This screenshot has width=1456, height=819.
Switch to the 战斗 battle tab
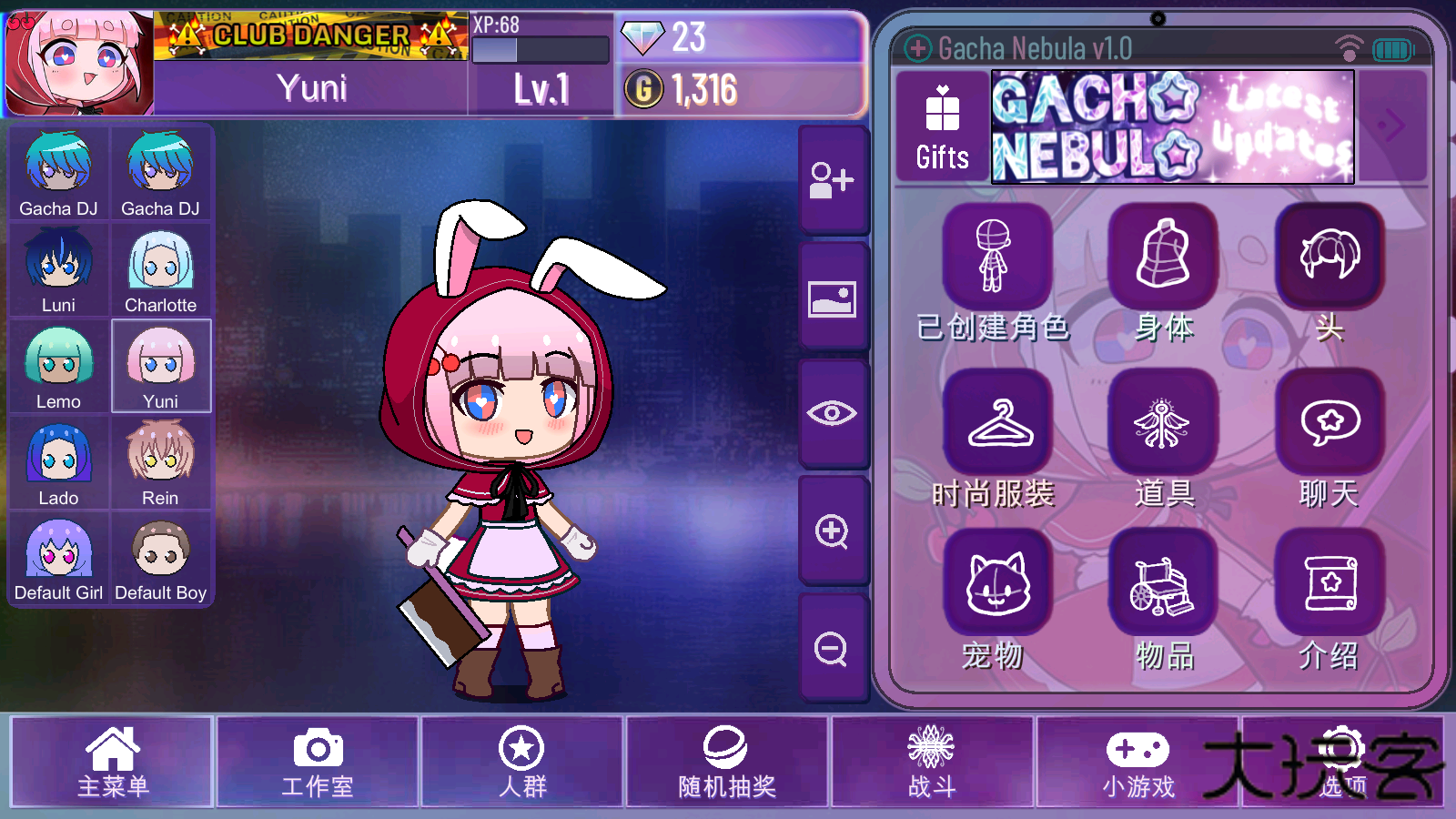point(931,763)
